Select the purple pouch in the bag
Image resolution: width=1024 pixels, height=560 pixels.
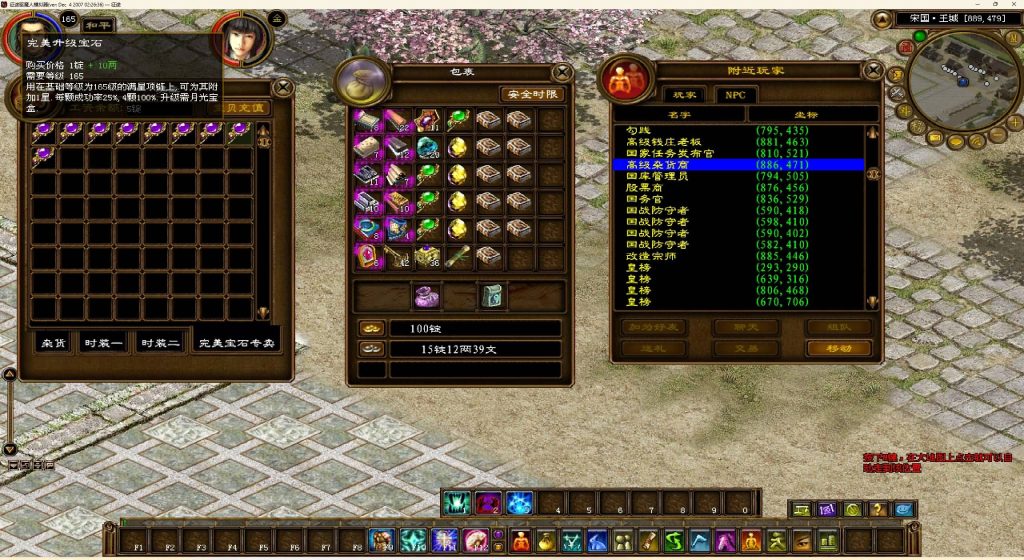[x=428, y=296]
